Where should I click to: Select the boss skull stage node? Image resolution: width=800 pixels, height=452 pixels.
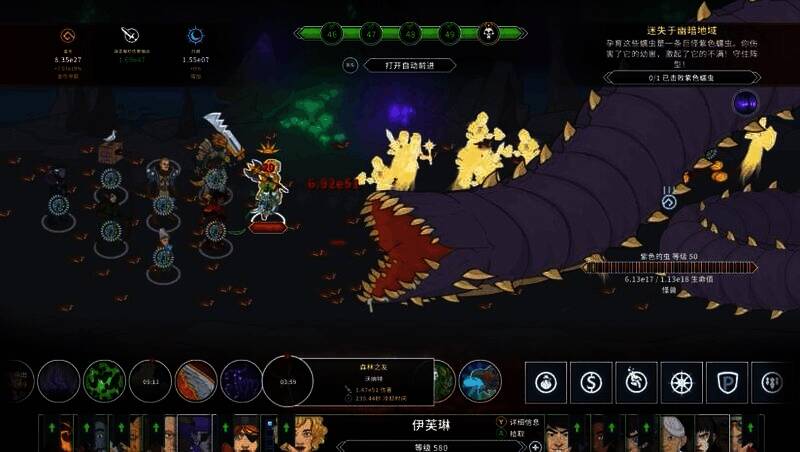click(489, 33)
